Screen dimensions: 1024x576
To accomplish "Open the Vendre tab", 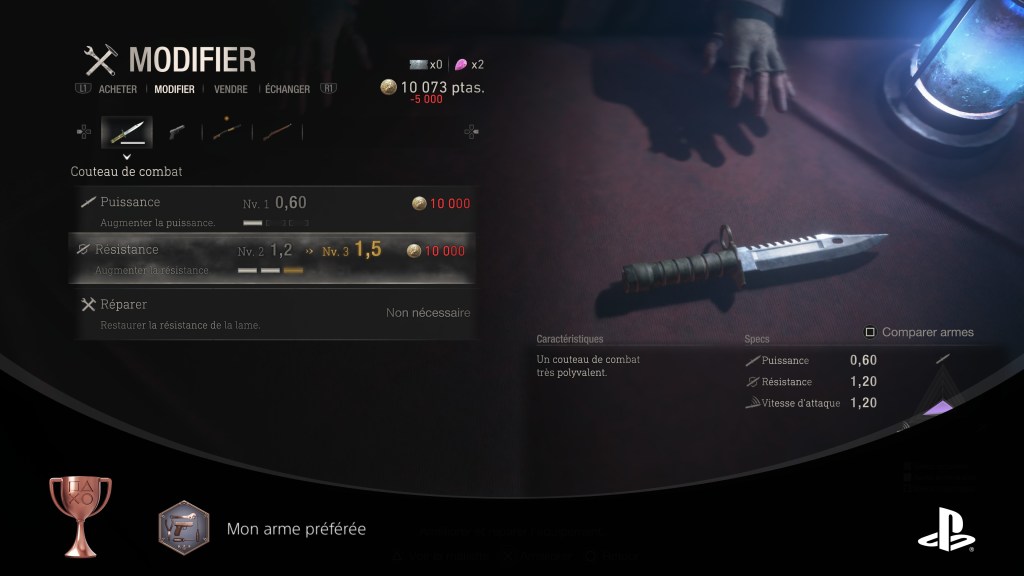I will click(x=231, y=89).
